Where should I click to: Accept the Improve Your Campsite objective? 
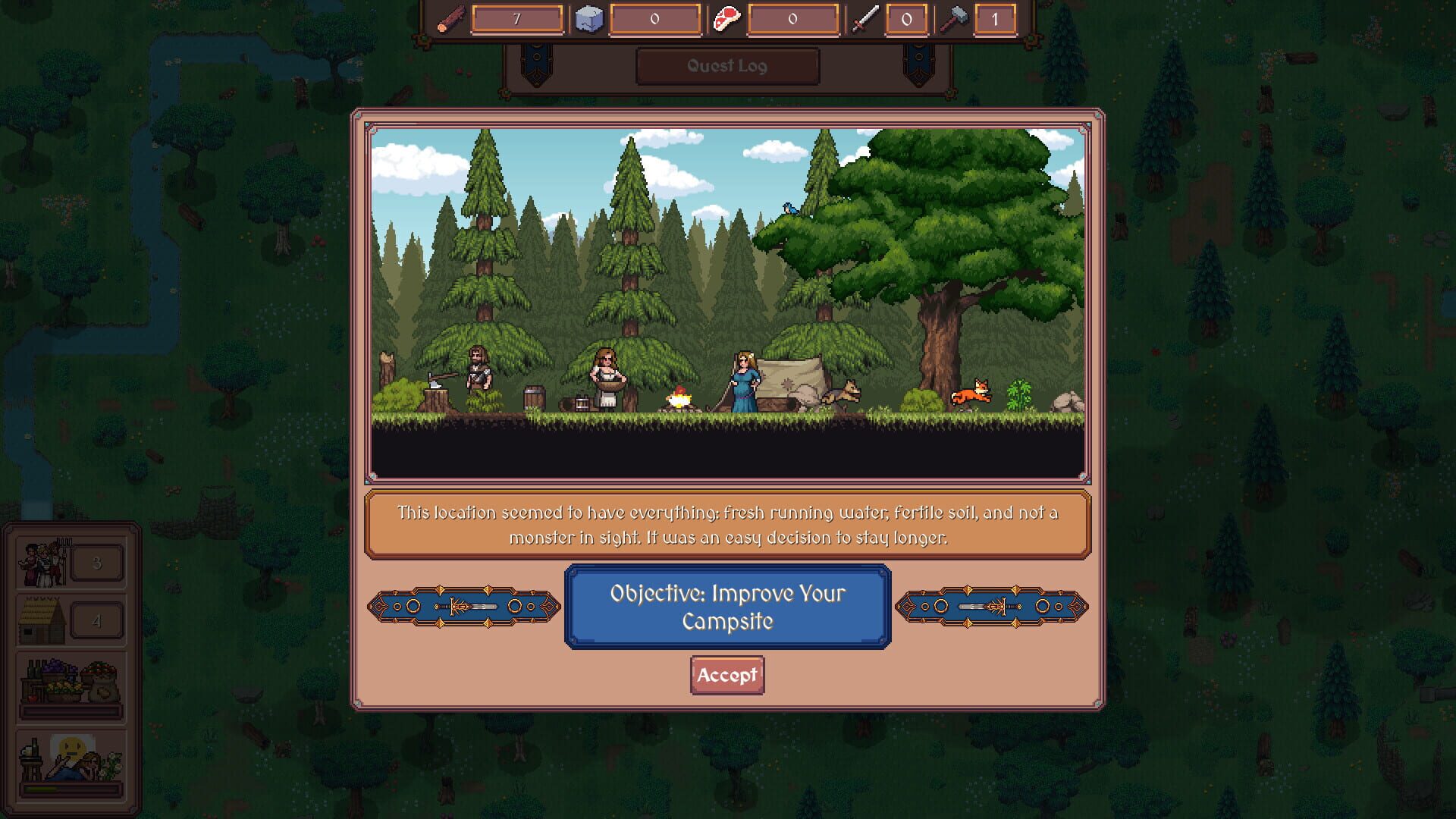tap(726, 675)
